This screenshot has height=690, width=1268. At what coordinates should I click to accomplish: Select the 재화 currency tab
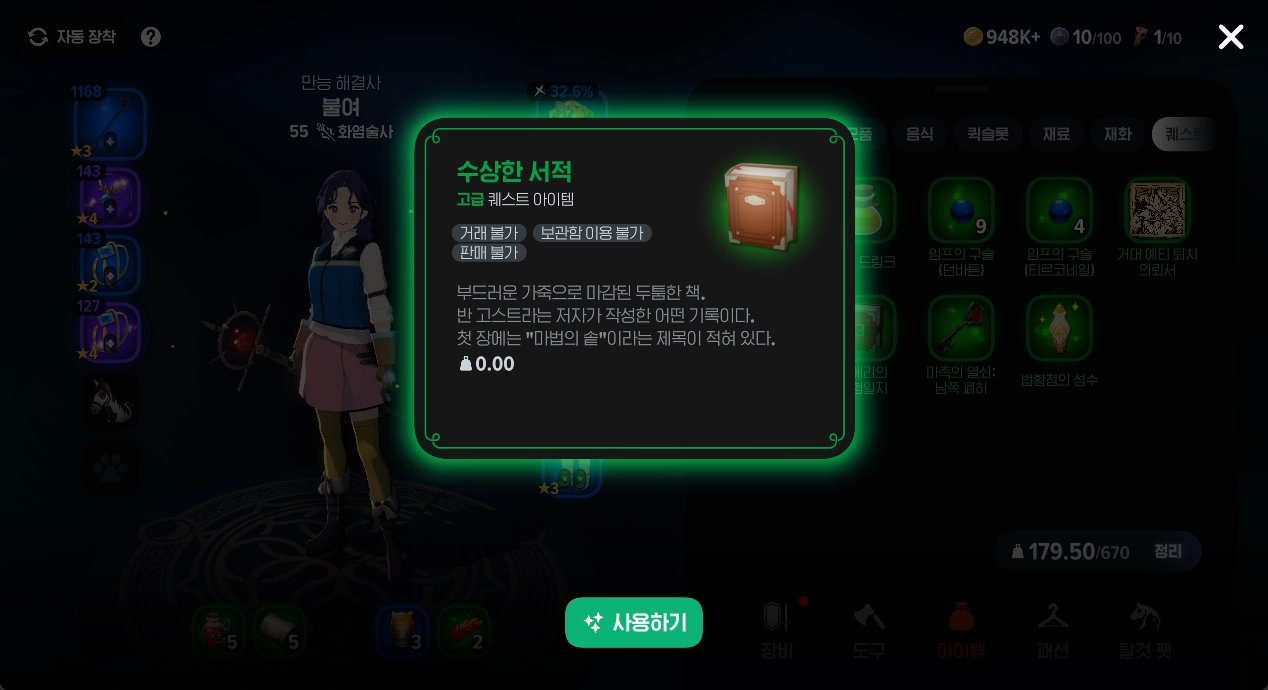click(1117, 134)
